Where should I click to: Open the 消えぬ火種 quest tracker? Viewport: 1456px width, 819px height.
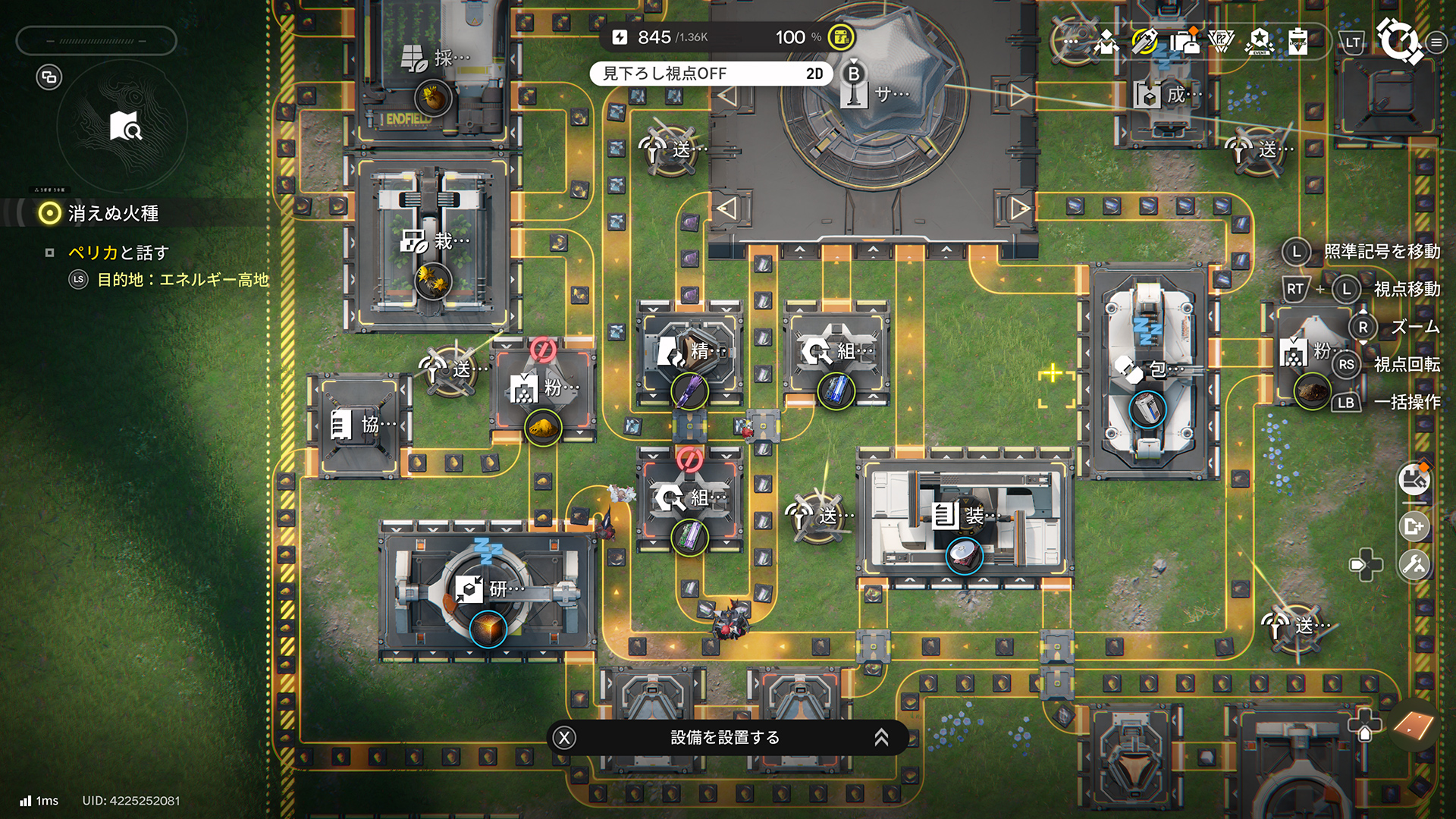(x=113, y=214)
